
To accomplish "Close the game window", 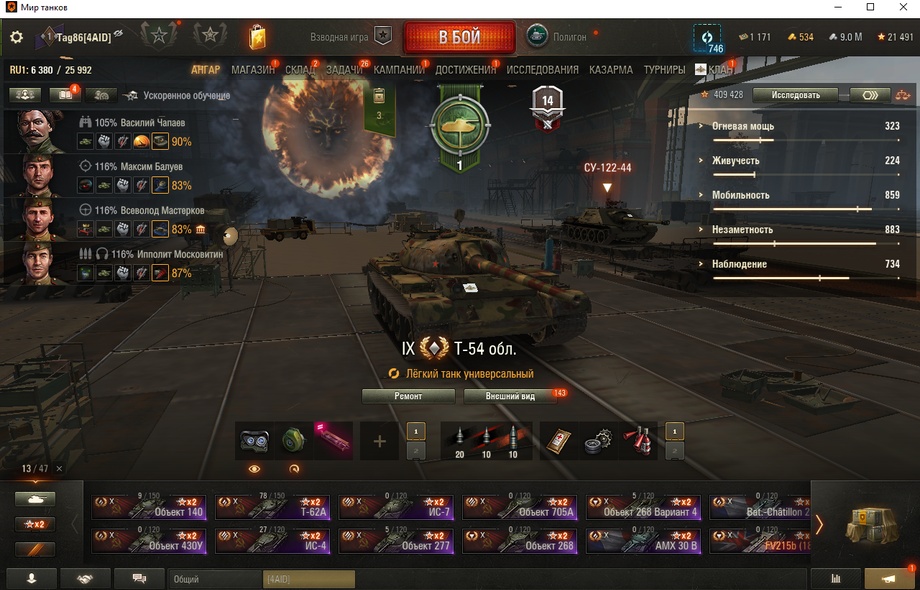I will tap(900, 8).
